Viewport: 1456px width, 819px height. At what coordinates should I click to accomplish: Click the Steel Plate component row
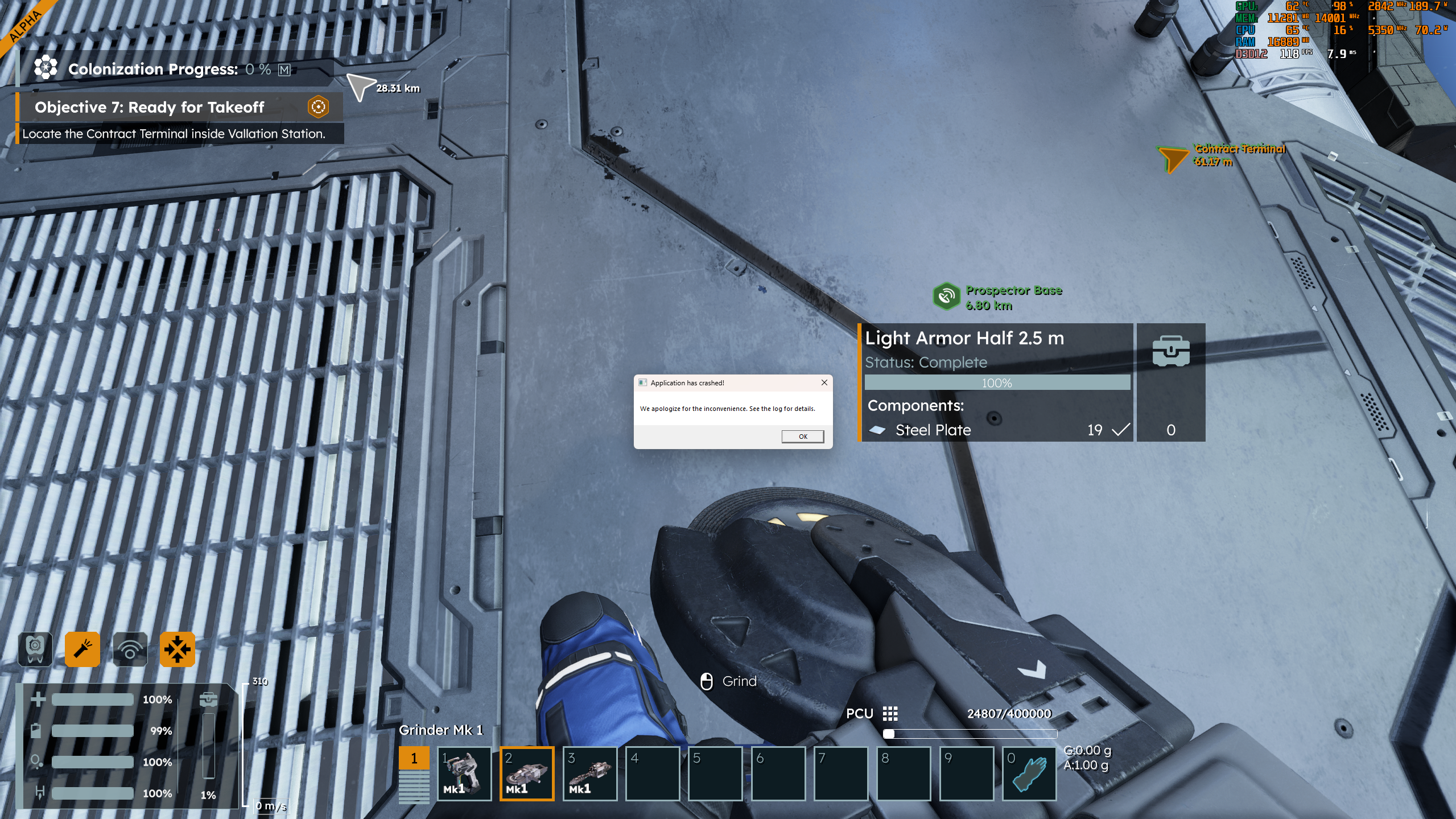(x=996, y=430)
